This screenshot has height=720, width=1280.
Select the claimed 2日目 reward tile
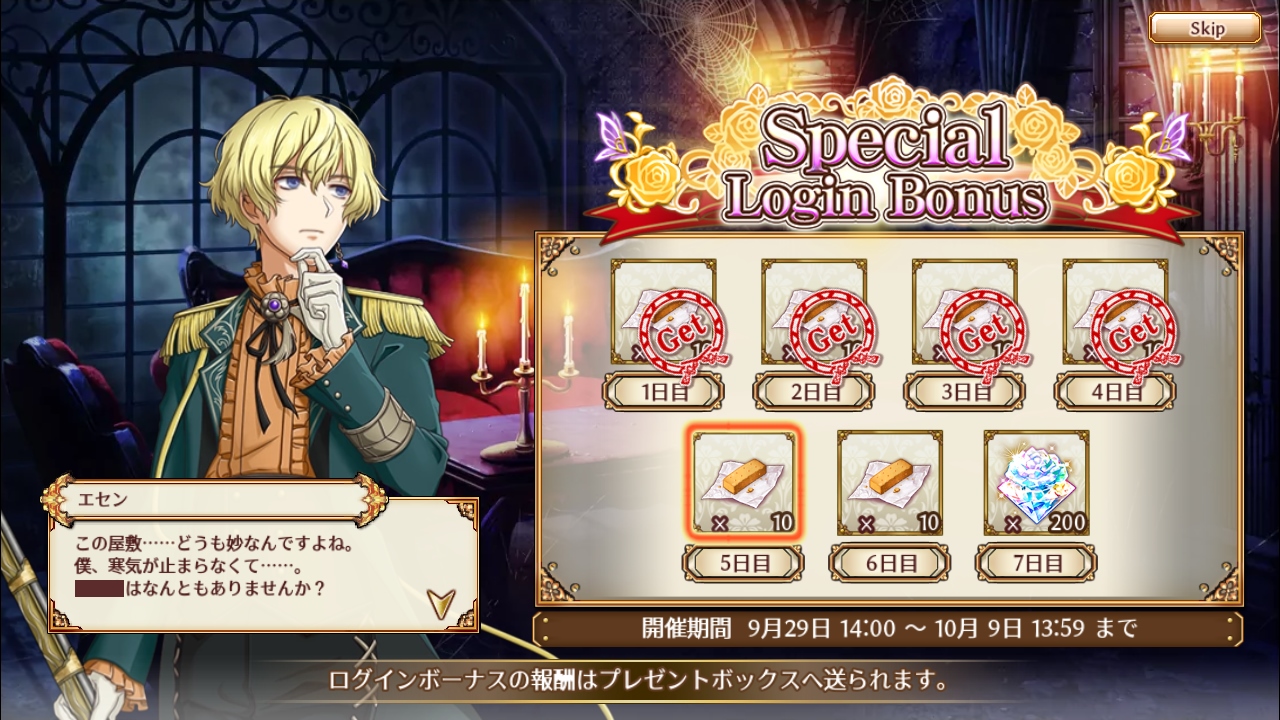point(814,312)
